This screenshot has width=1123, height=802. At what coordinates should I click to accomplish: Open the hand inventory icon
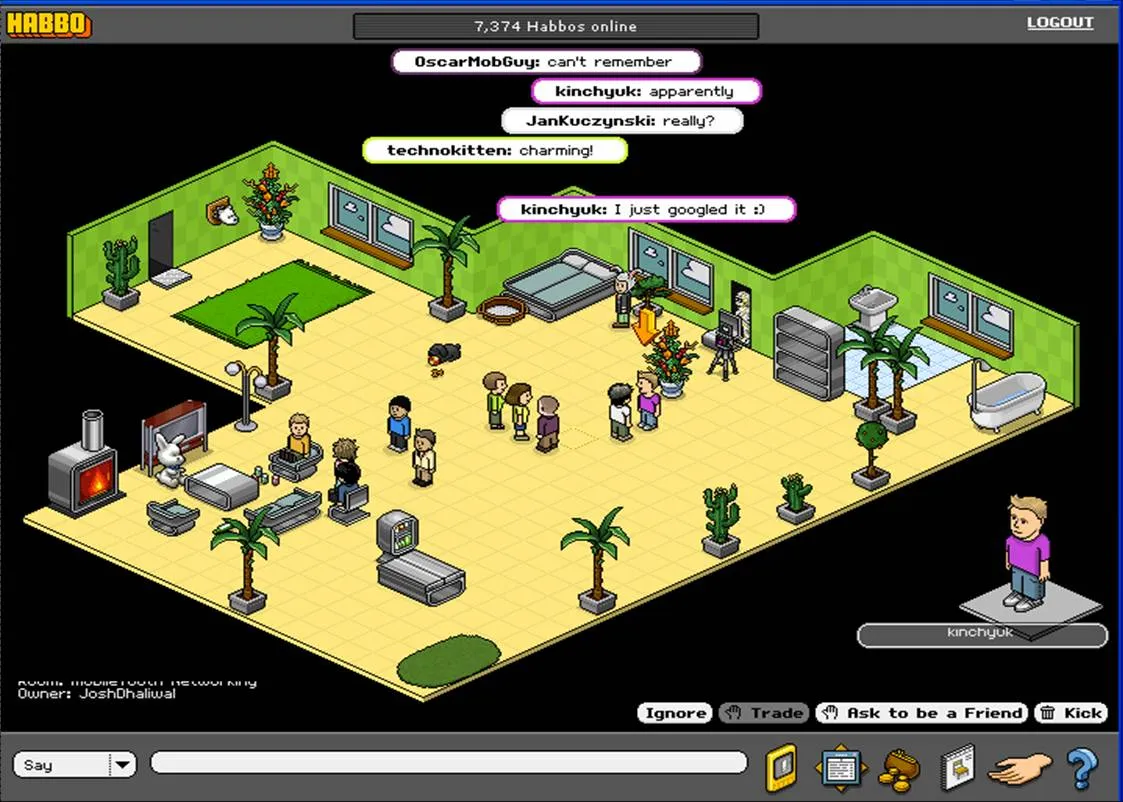click(1020, 769)
